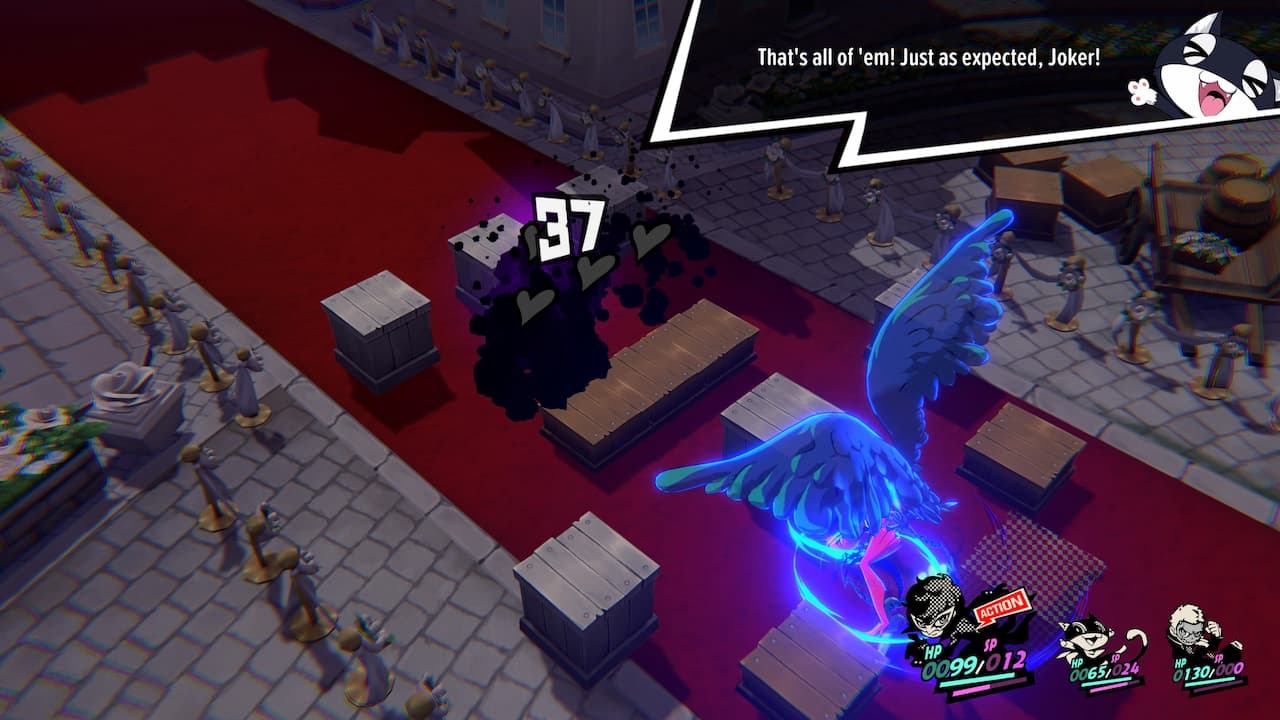Image resolution: width=1280 pixels, height=720 pixels.
Task: Click the SP label near Morgana's HP readout
Action: coord(1114,659)
